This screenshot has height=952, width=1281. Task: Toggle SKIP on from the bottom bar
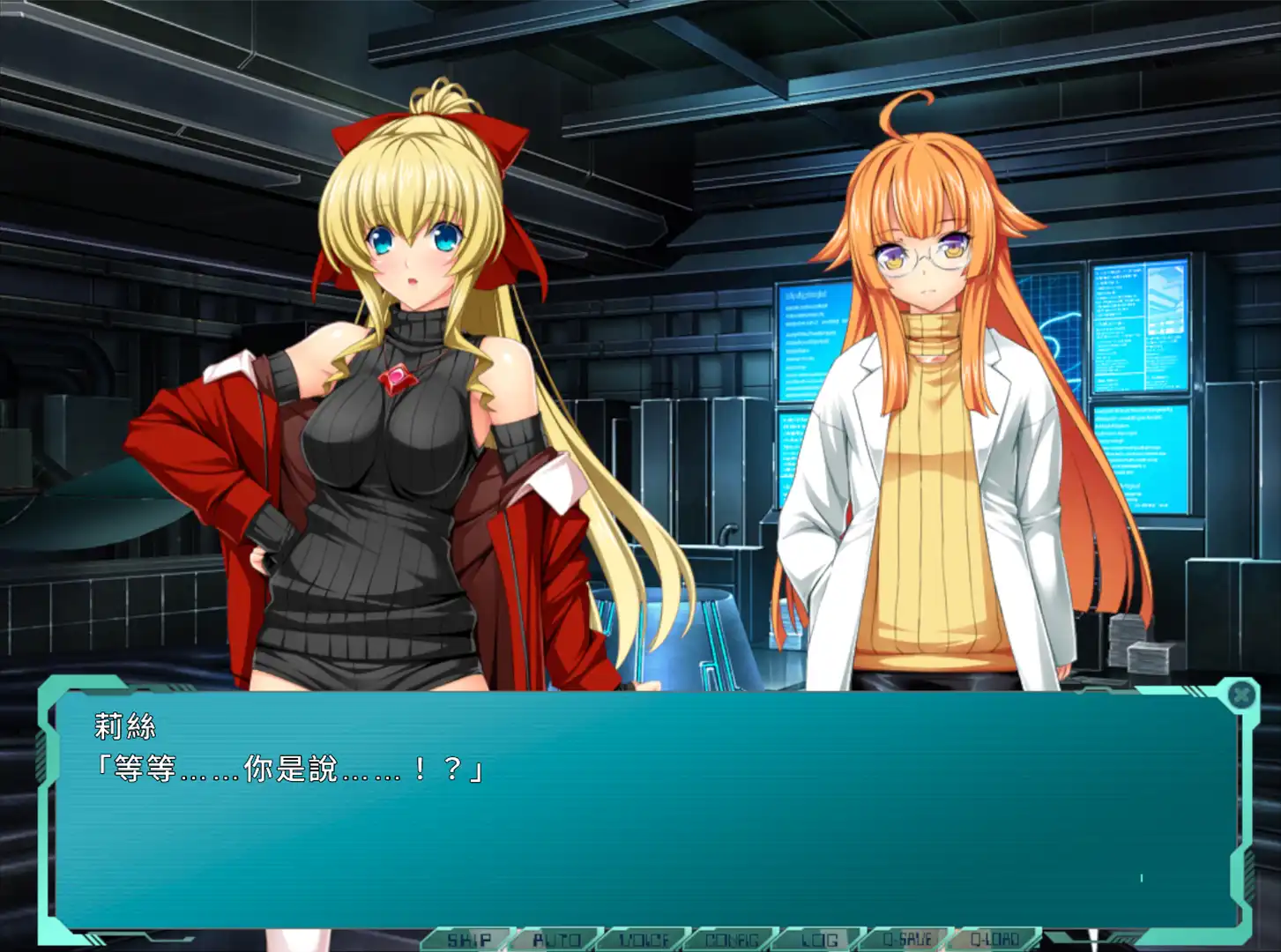tap(469, 940)
